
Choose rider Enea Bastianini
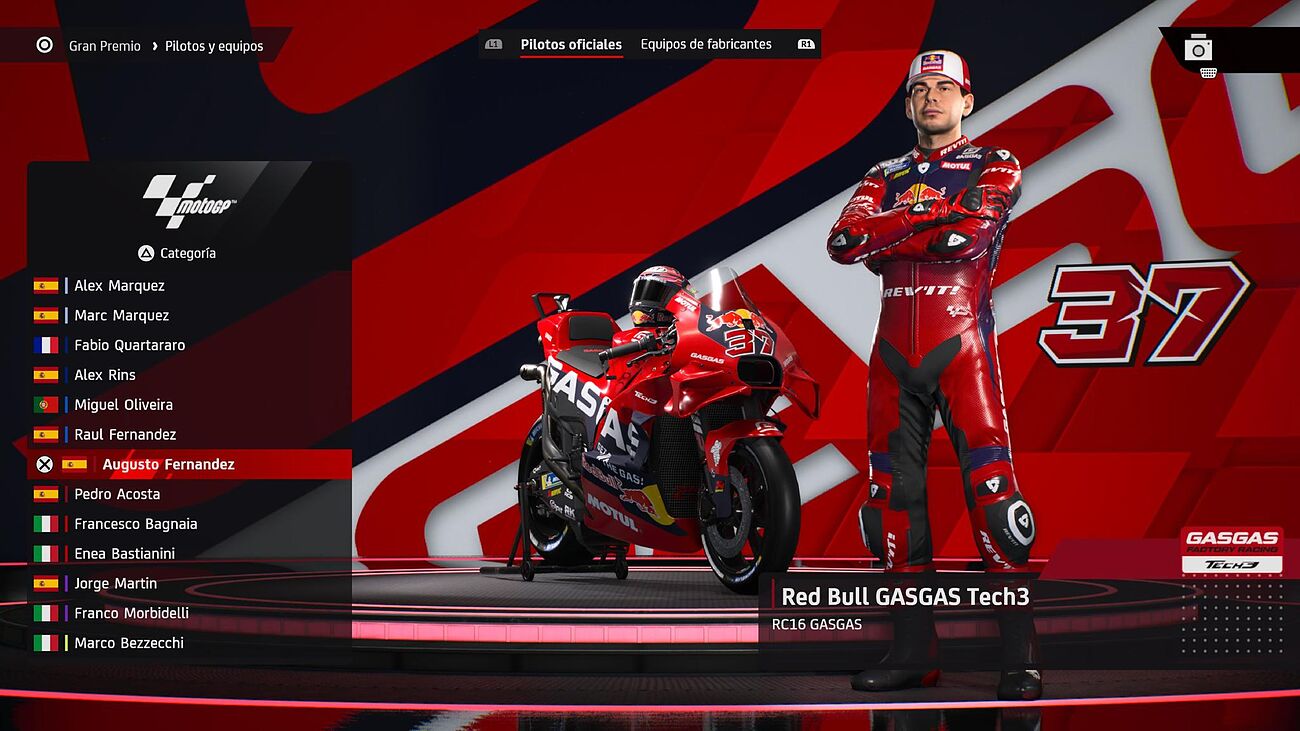[124, 554]
